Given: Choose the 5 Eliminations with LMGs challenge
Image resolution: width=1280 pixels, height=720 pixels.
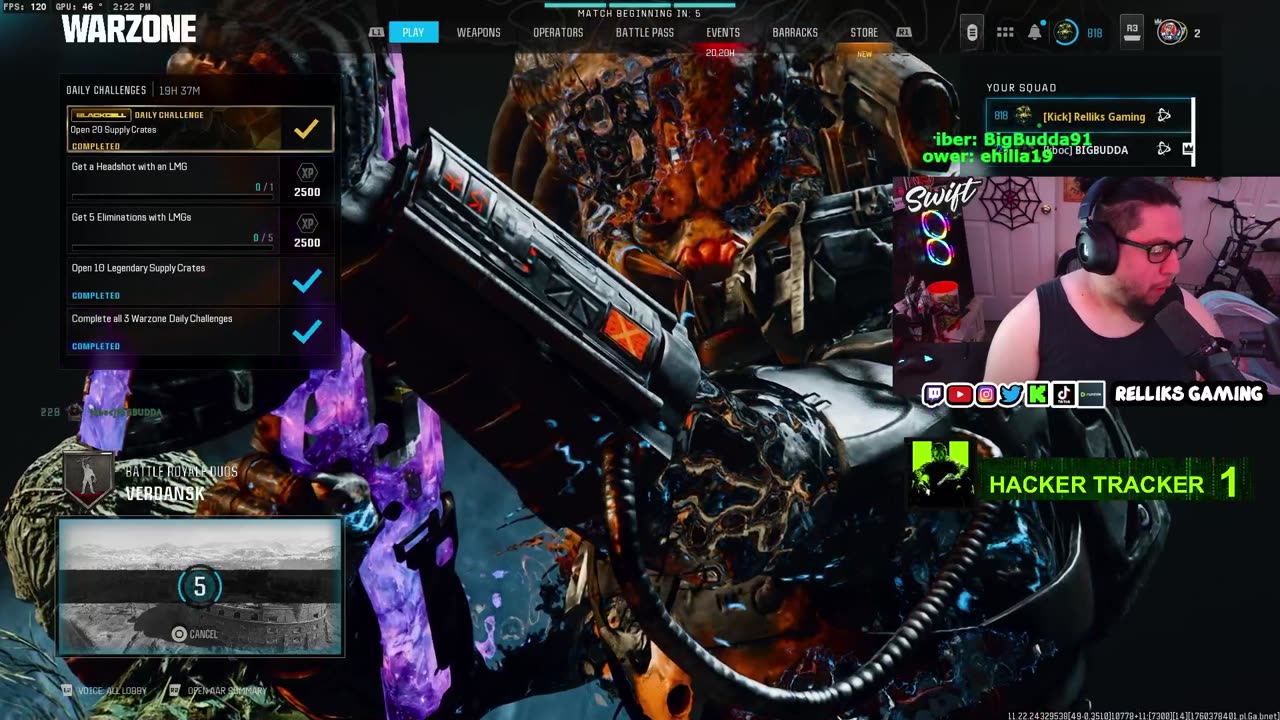Looking at the screenshot, I should [172, 229].
